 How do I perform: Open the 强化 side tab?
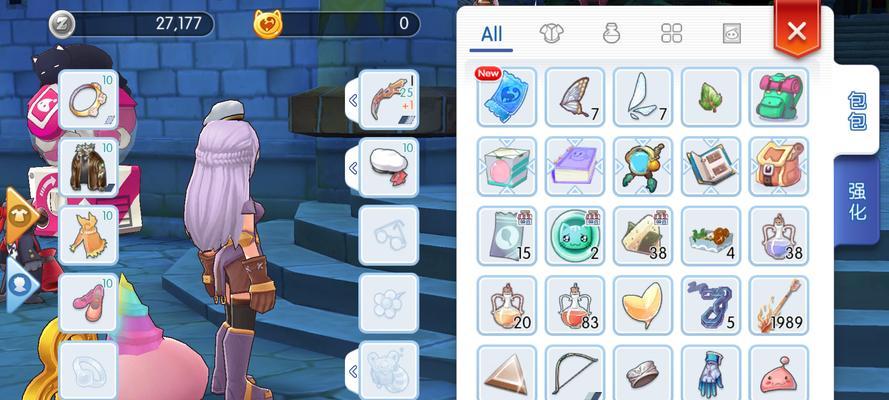click(x=857, y=200)
